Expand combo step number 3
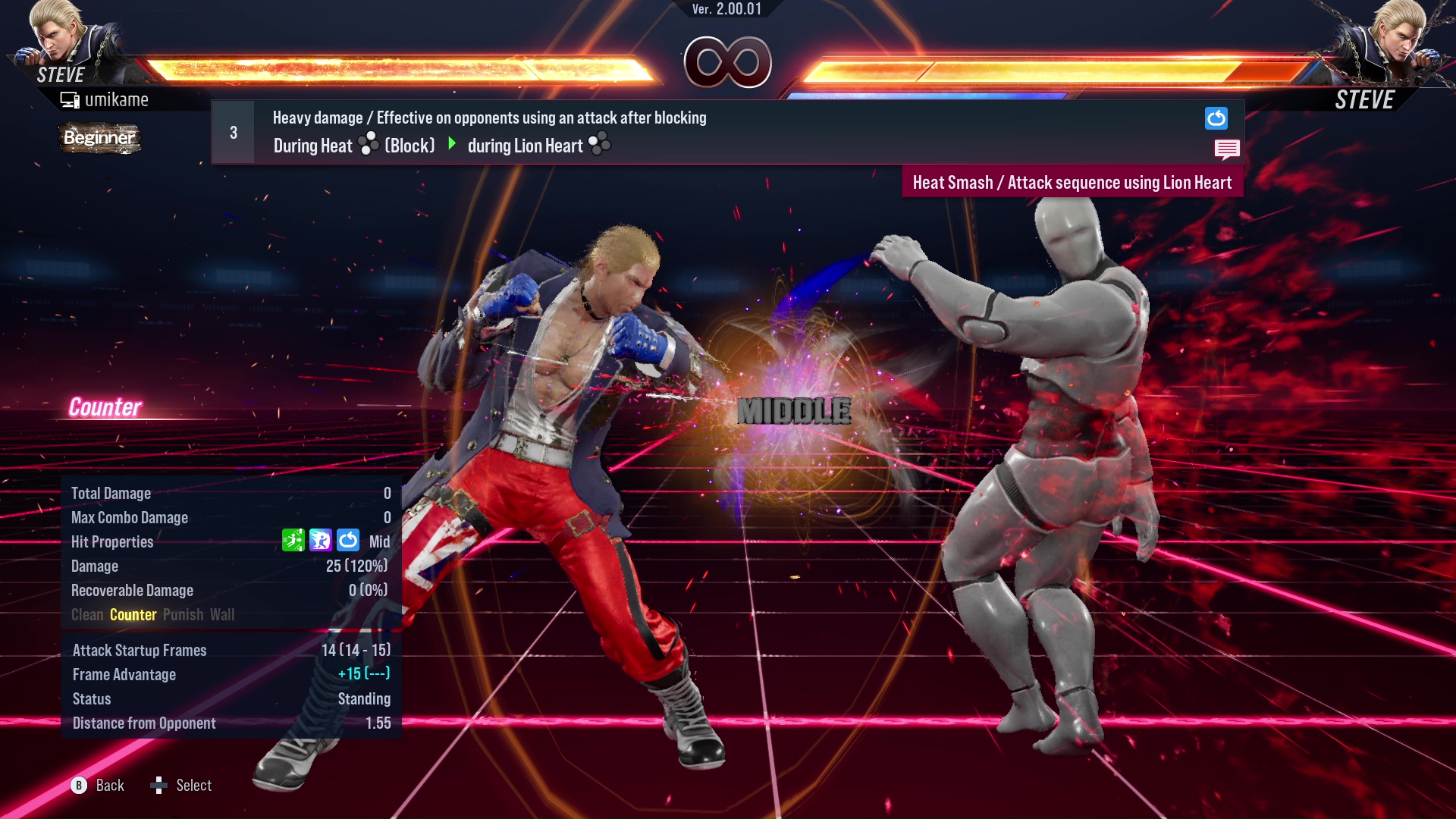This screenshot has width=1456, height=819. point(233,131)
